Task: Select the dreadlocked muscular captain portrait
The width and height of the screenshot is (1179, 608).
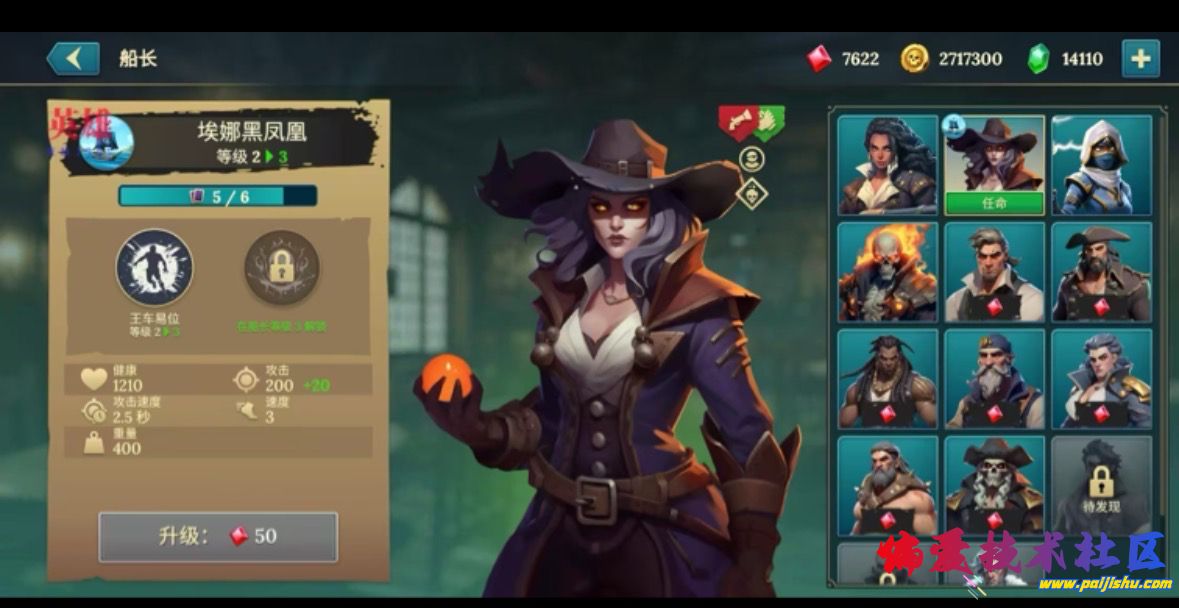Action: coord(887,378)
